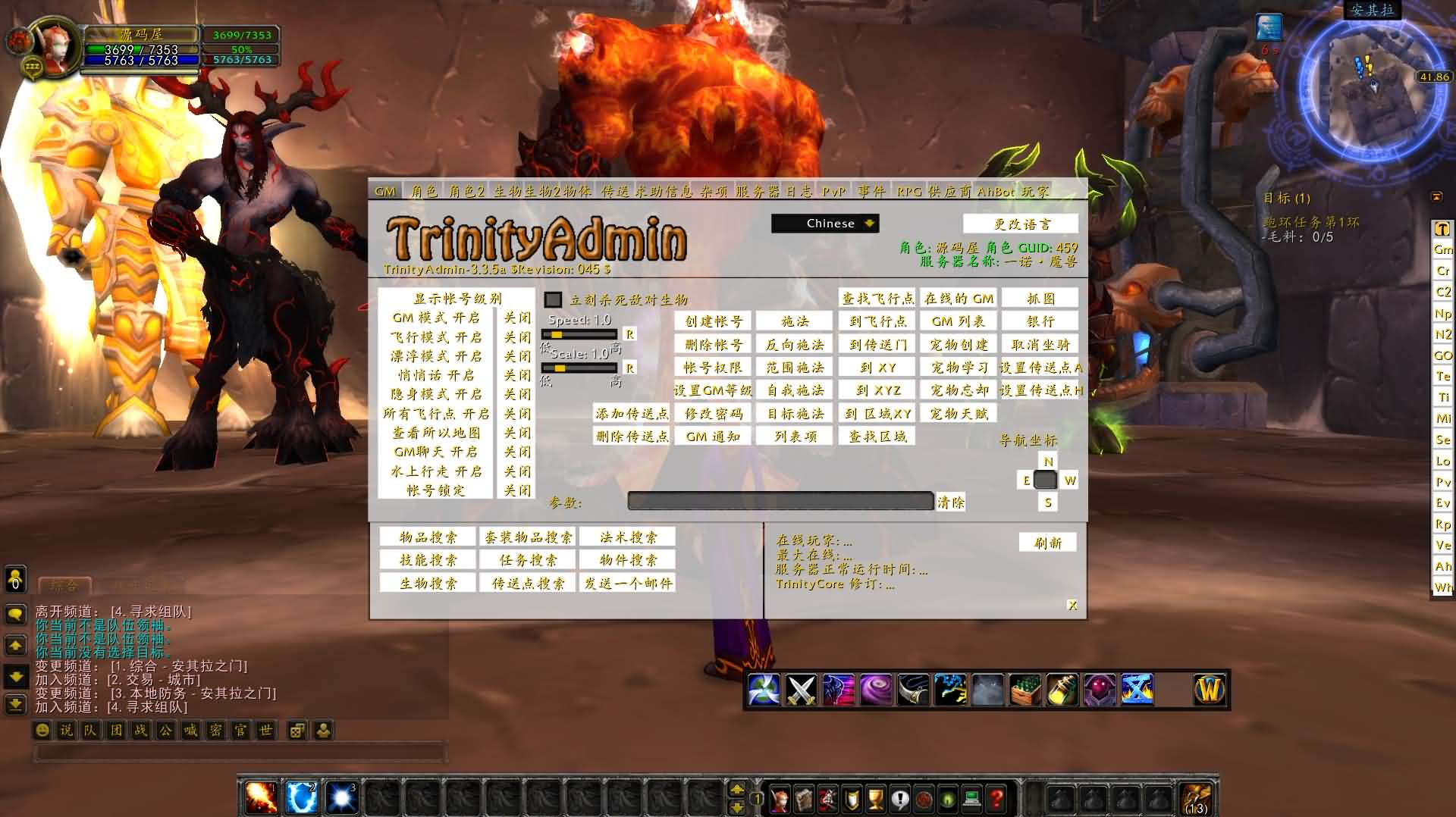
Task: Clear parameters with the 清除 button
Action: point(951,502)
